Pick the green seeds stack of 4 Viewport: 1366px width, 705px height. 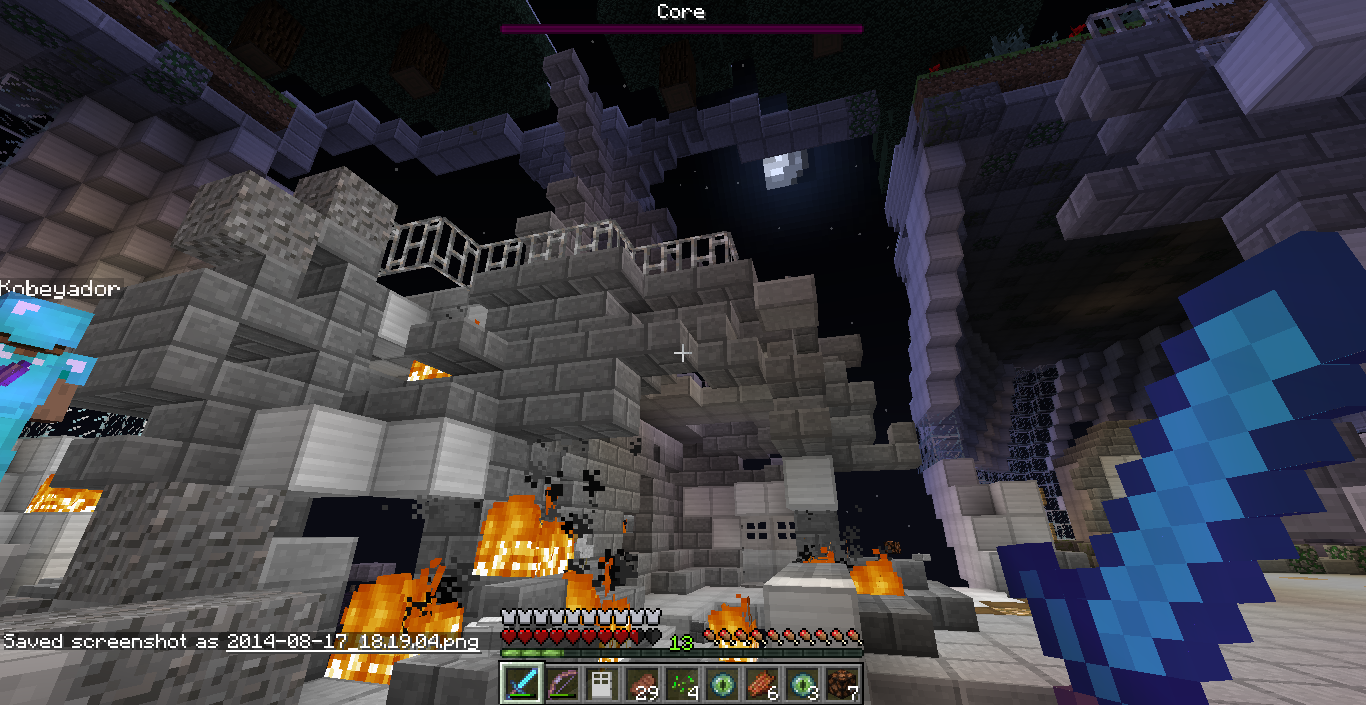[x=682, y=683]
